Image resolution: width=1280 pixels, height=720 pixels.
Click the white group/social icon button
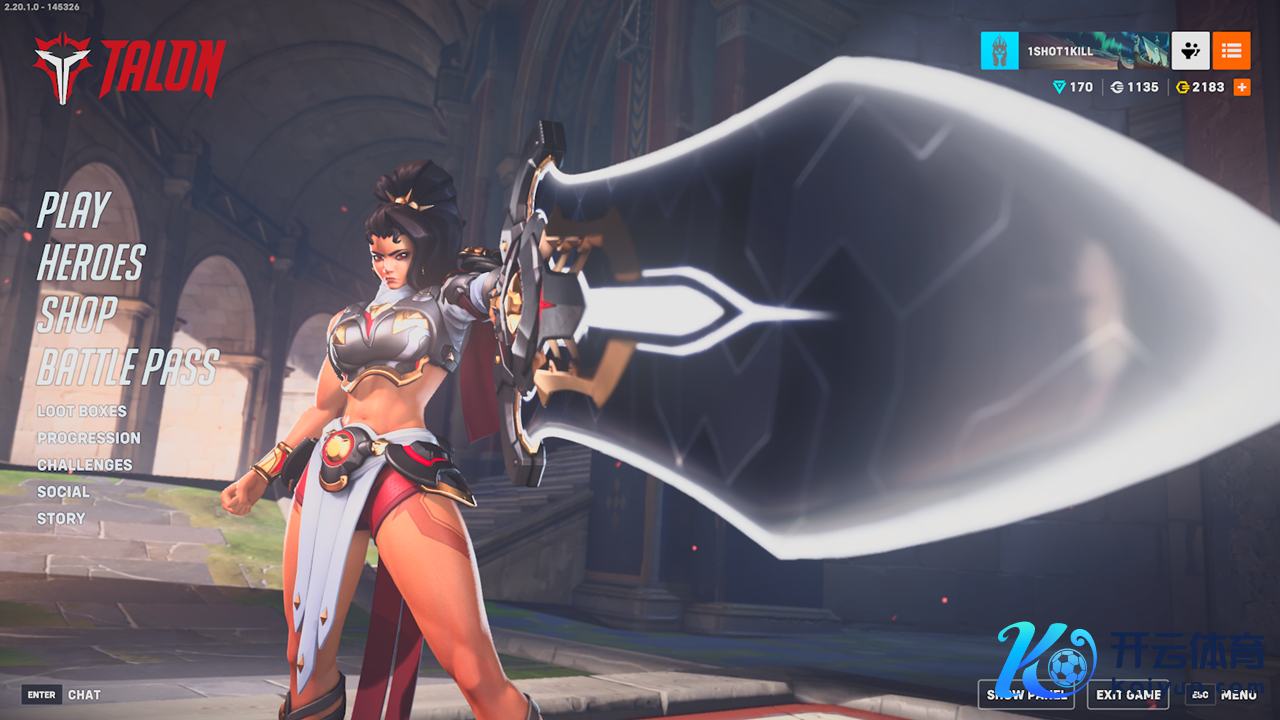(1190, 51)
